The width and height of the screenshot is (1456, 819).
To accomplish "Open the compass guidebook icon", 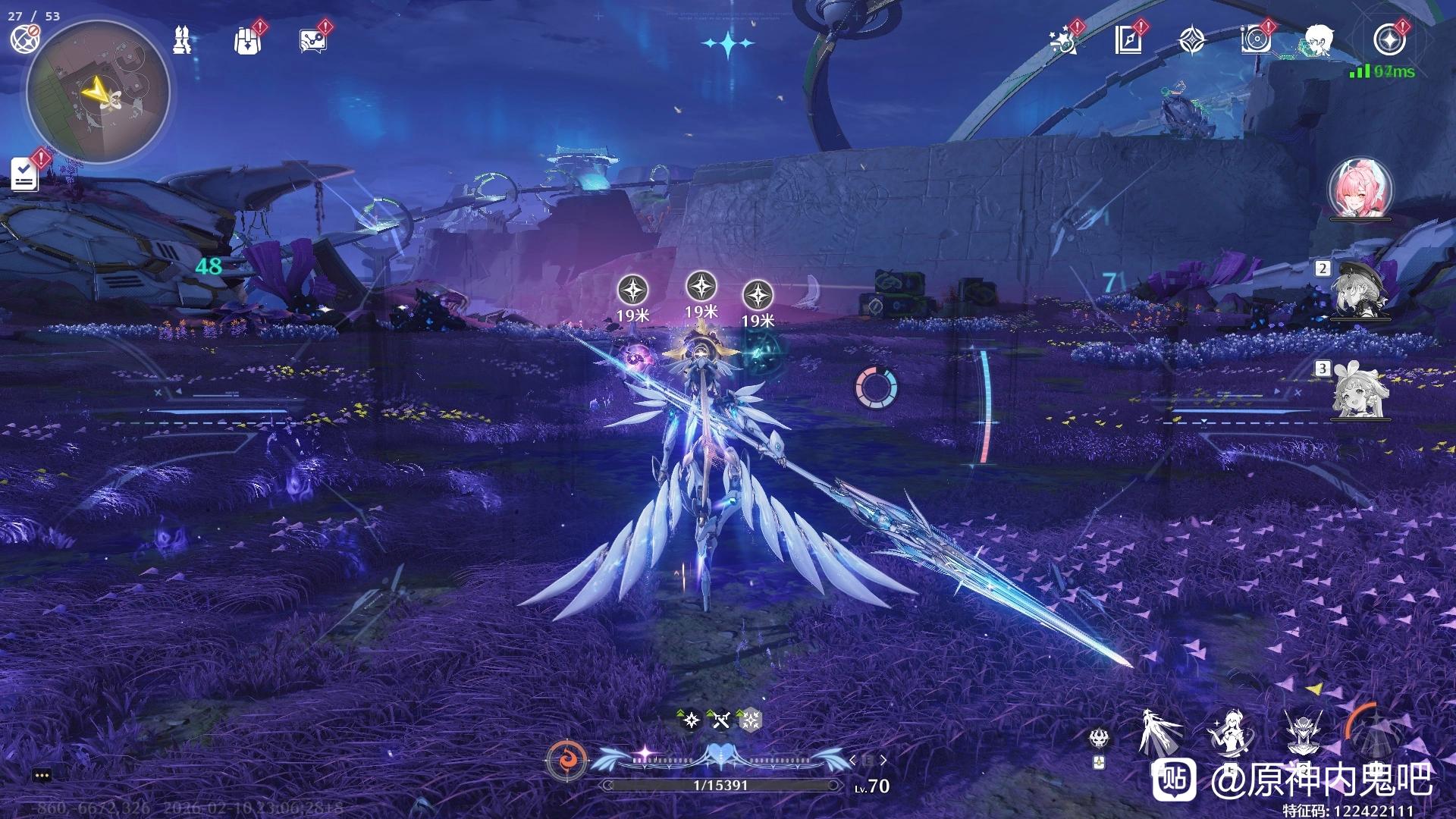I will 1128,40.
